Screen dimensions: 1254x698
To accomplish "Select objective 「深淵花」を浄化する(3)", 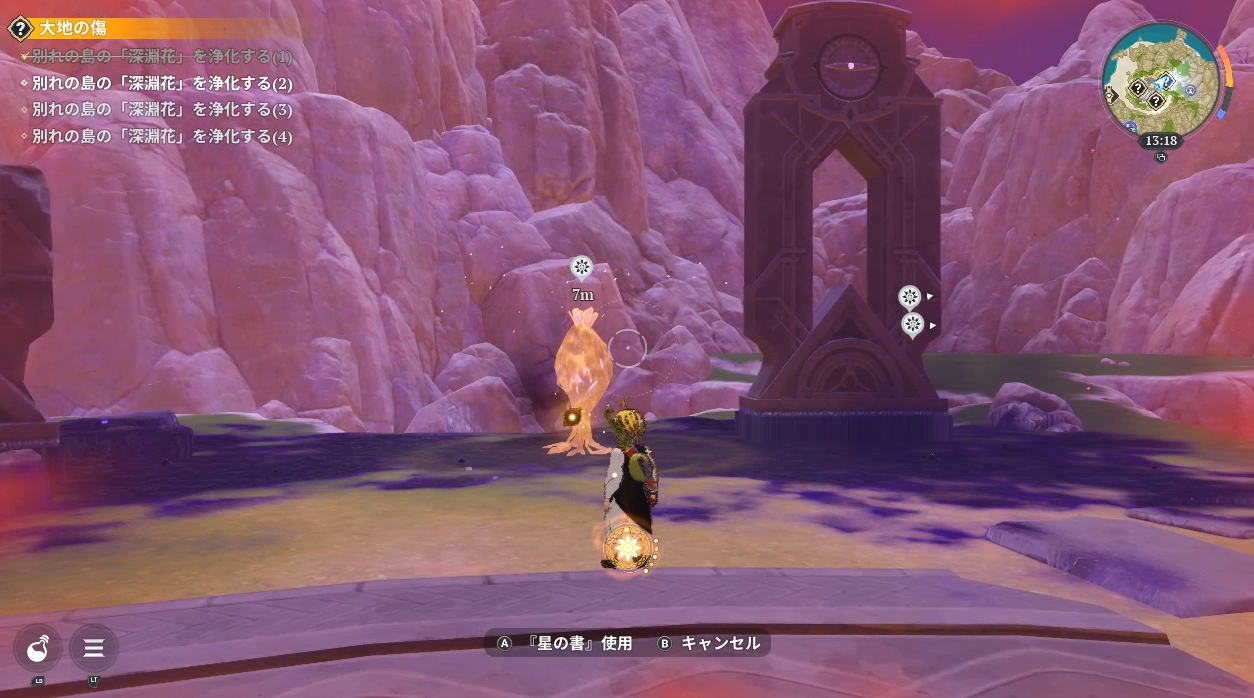I will [x=162, y=109].
